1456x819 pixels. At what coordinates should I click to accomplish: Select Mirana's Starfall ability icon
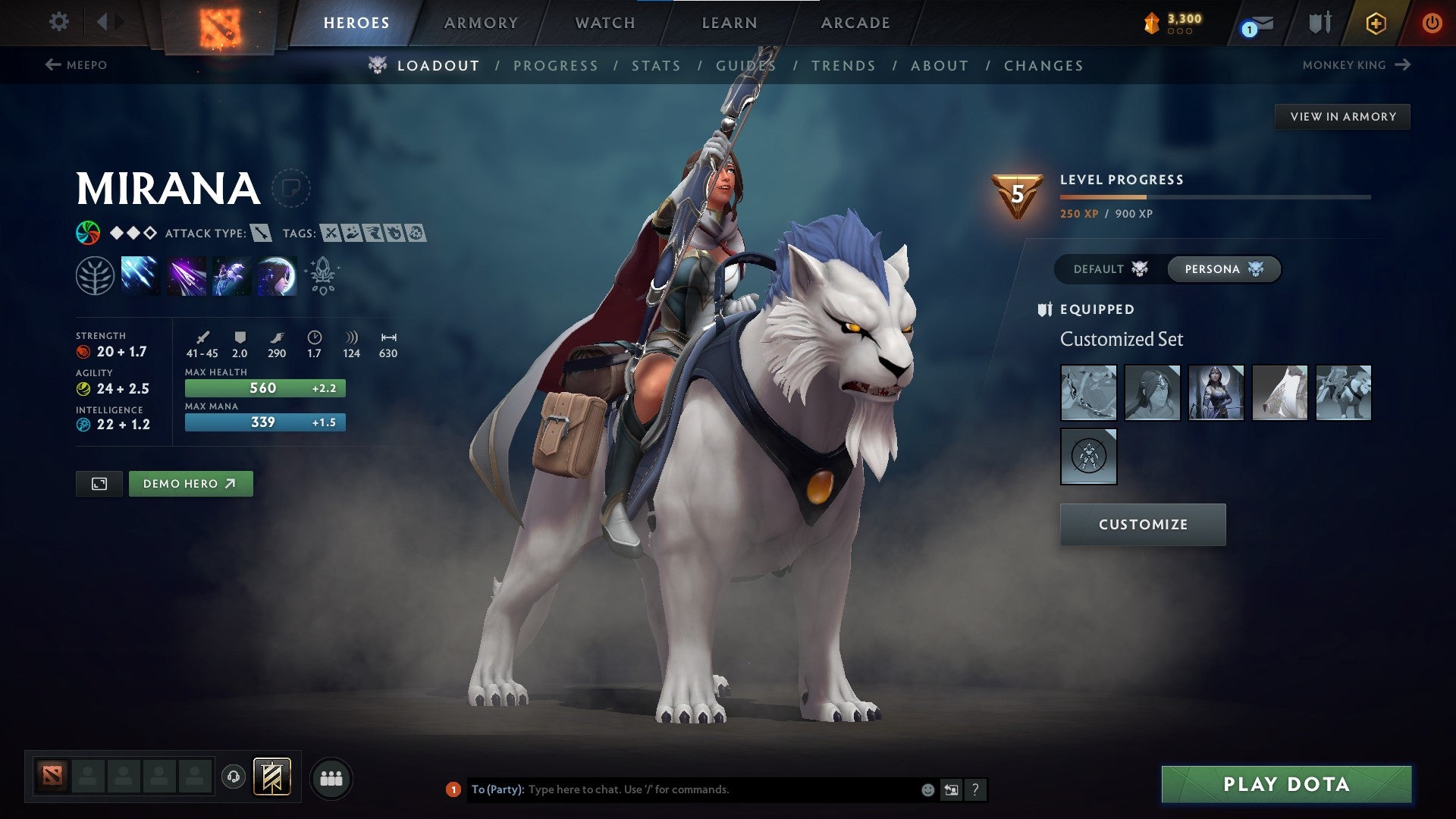(x=140, y=275)
